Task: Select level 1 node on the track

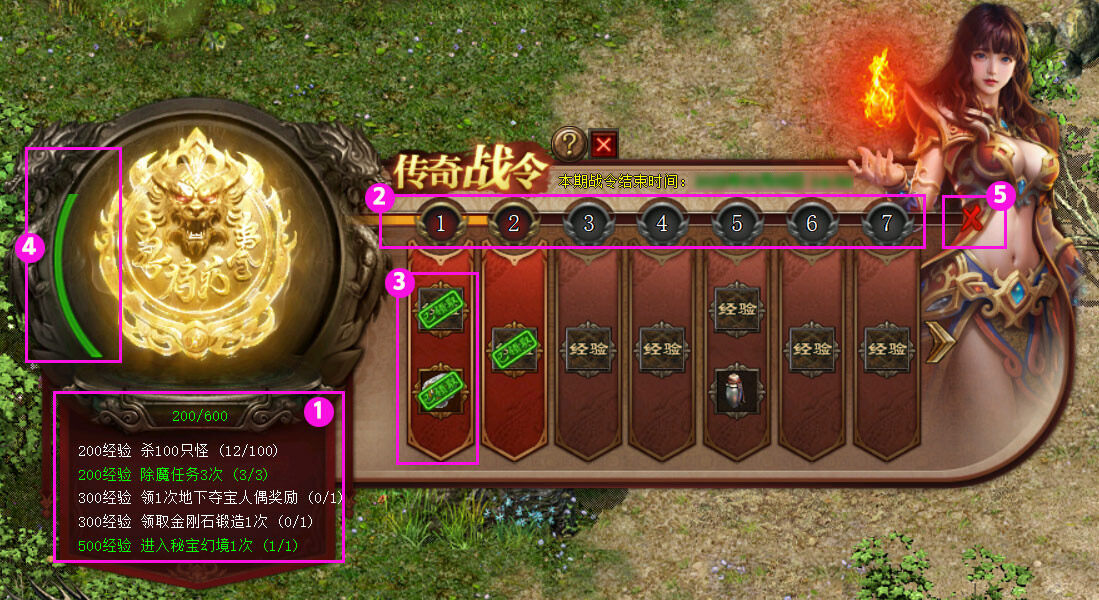Action: pyautogui.click(x=440, y=223)
